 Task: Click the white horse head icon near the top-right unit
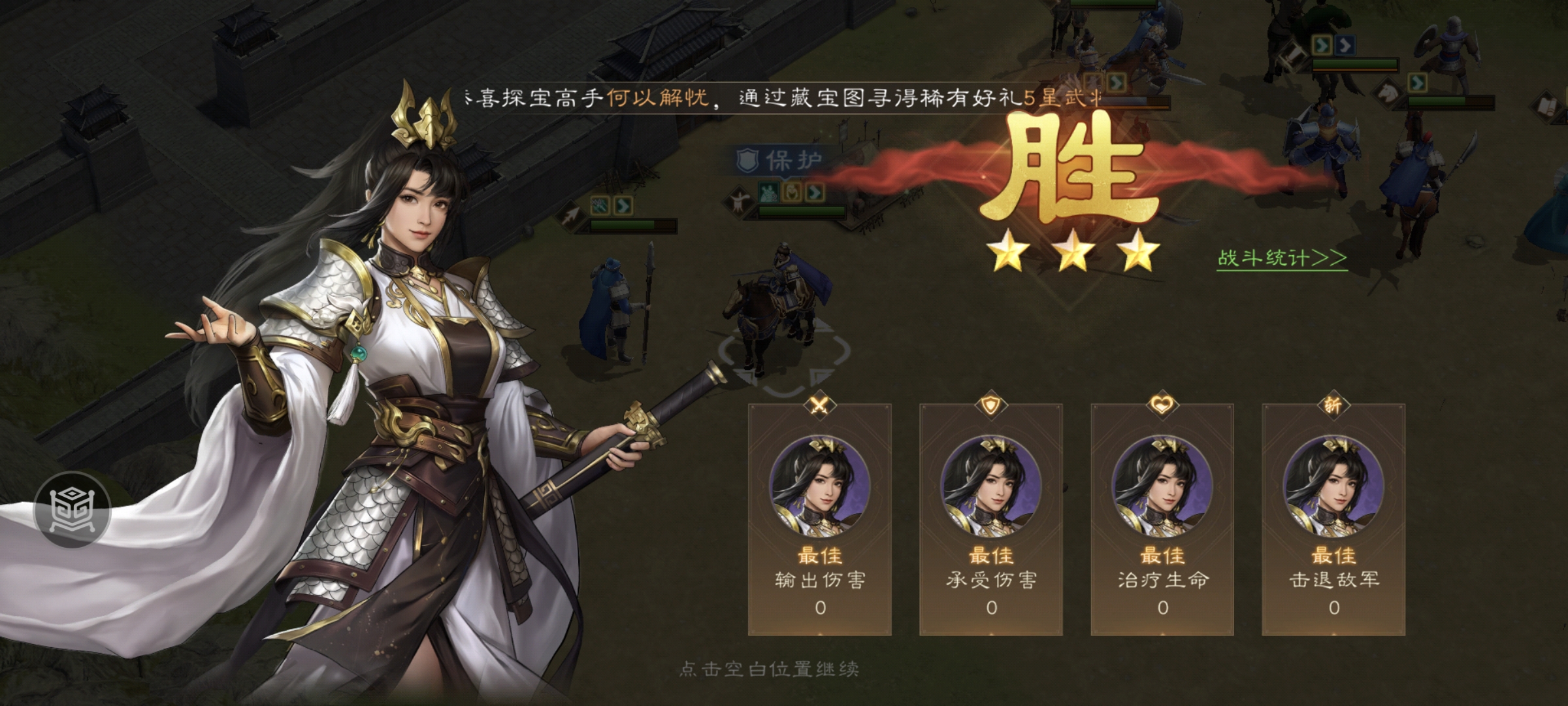click(1388, 93)
